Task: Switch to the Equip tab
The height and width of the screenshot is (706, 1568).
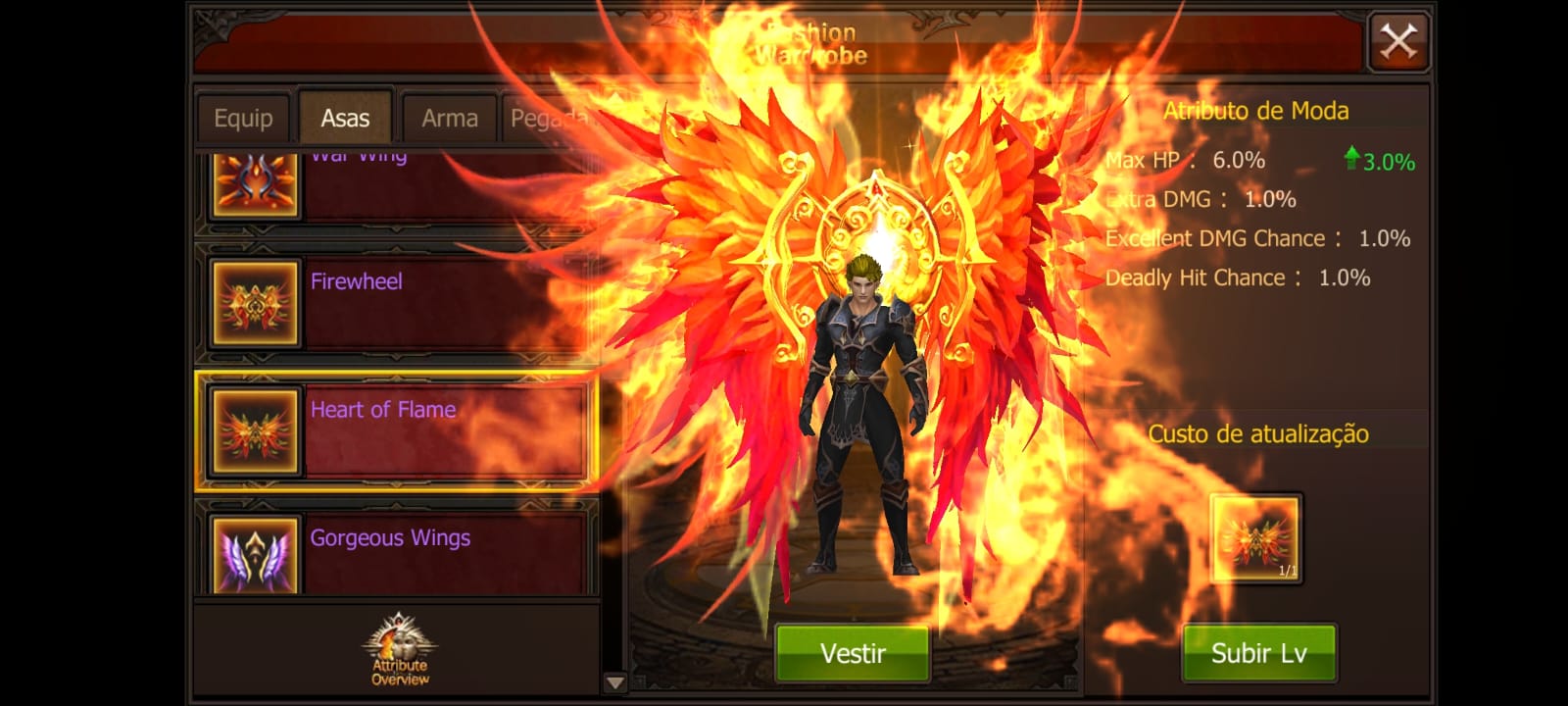Action: (x=243, y=119)
